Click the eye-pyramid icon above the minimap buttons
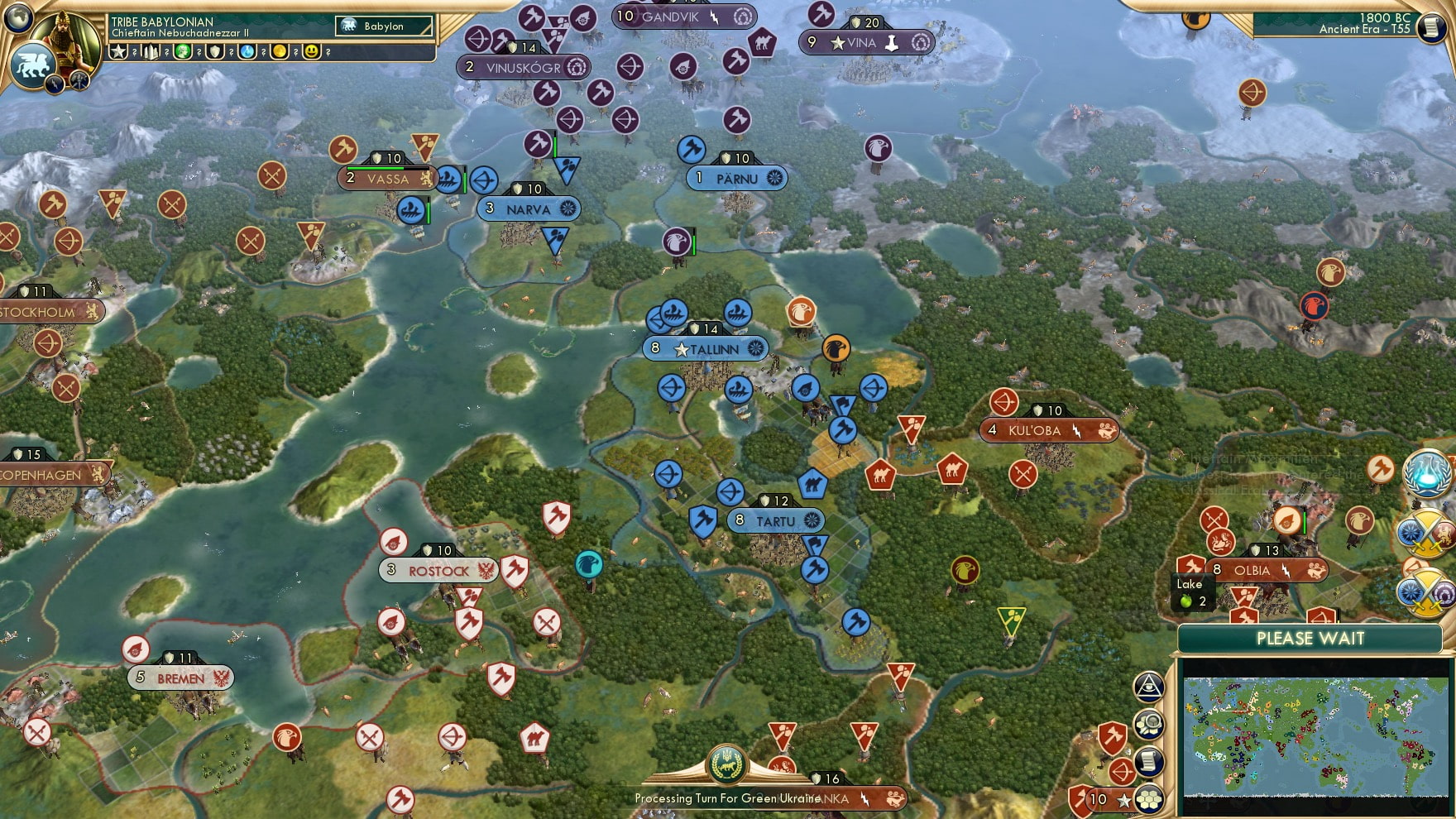The image size is (1456, 819). (1148, 688)
